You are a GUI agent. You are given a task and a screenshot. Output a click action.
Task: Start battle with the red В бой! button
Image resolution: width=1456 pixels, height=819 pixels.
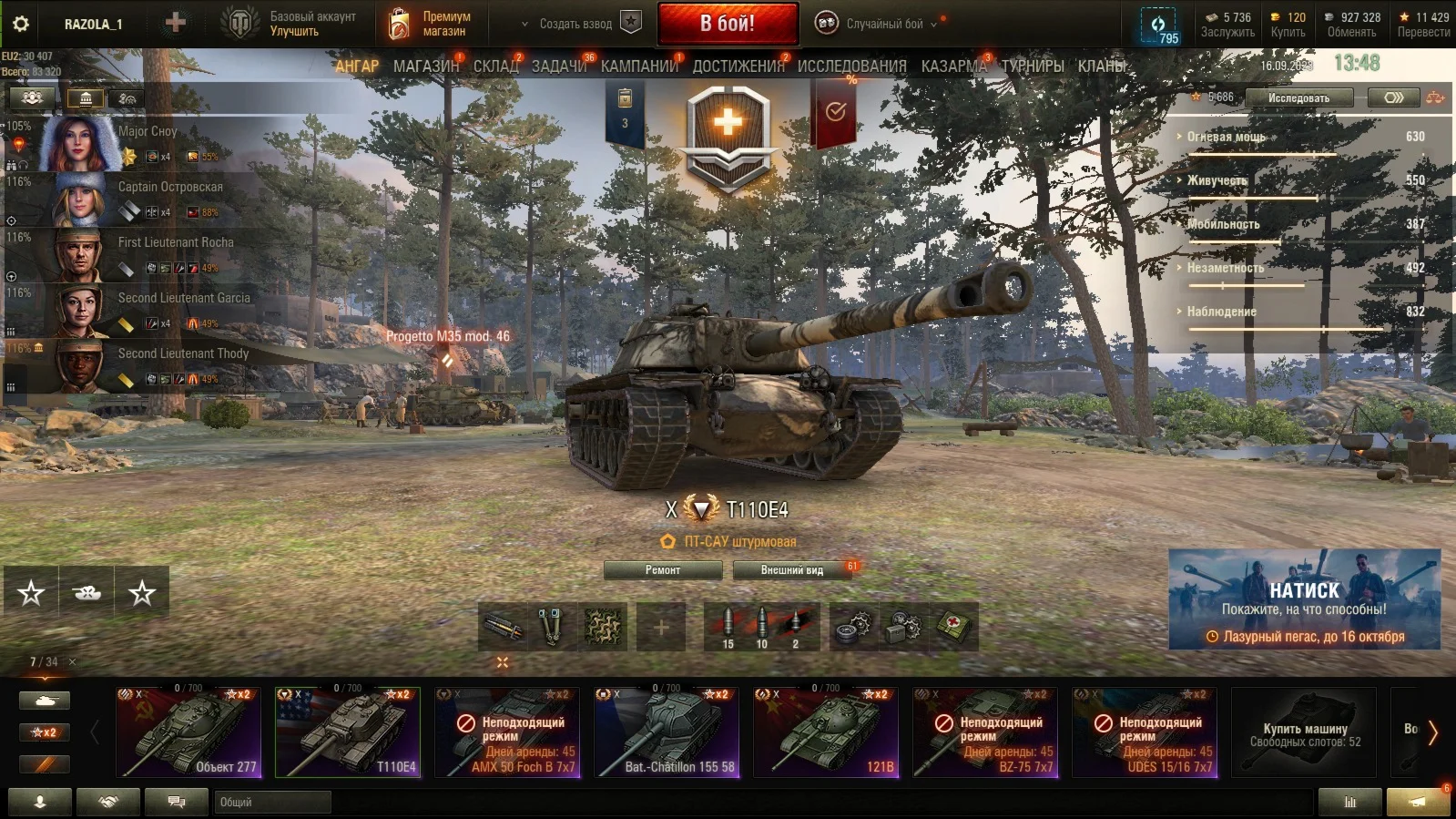728,24
